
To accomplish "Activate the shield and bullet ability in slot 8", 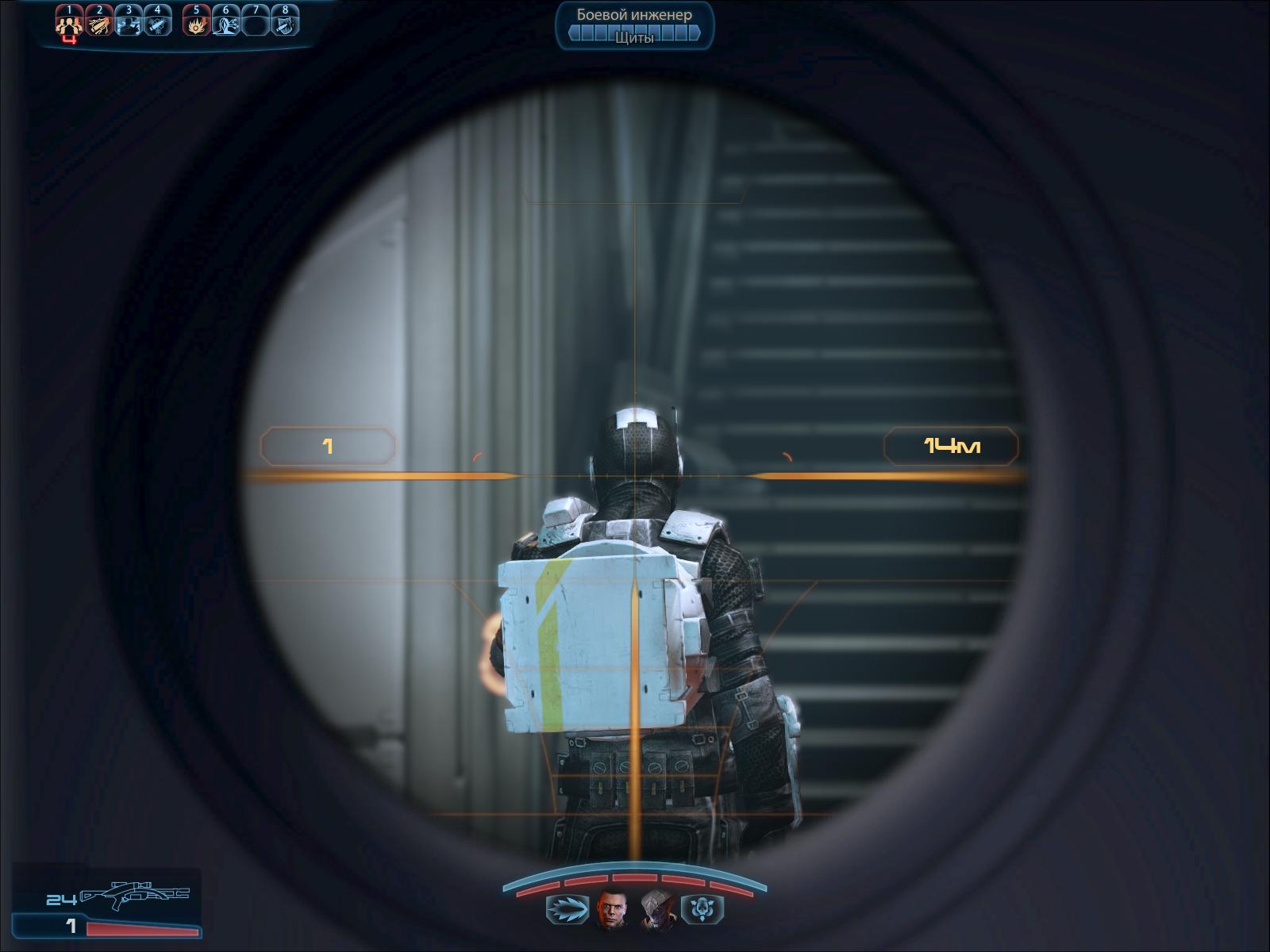I will [285, 24].
